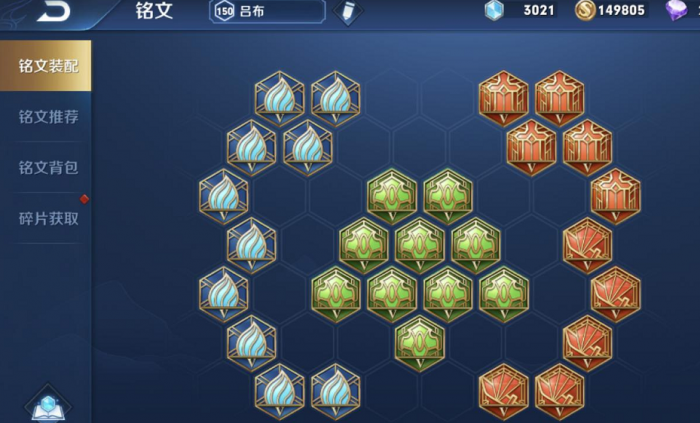This screenshot has height=423, width=700.
Task: Switch to the 铭文推荐 tab
Action: (47, 117)
